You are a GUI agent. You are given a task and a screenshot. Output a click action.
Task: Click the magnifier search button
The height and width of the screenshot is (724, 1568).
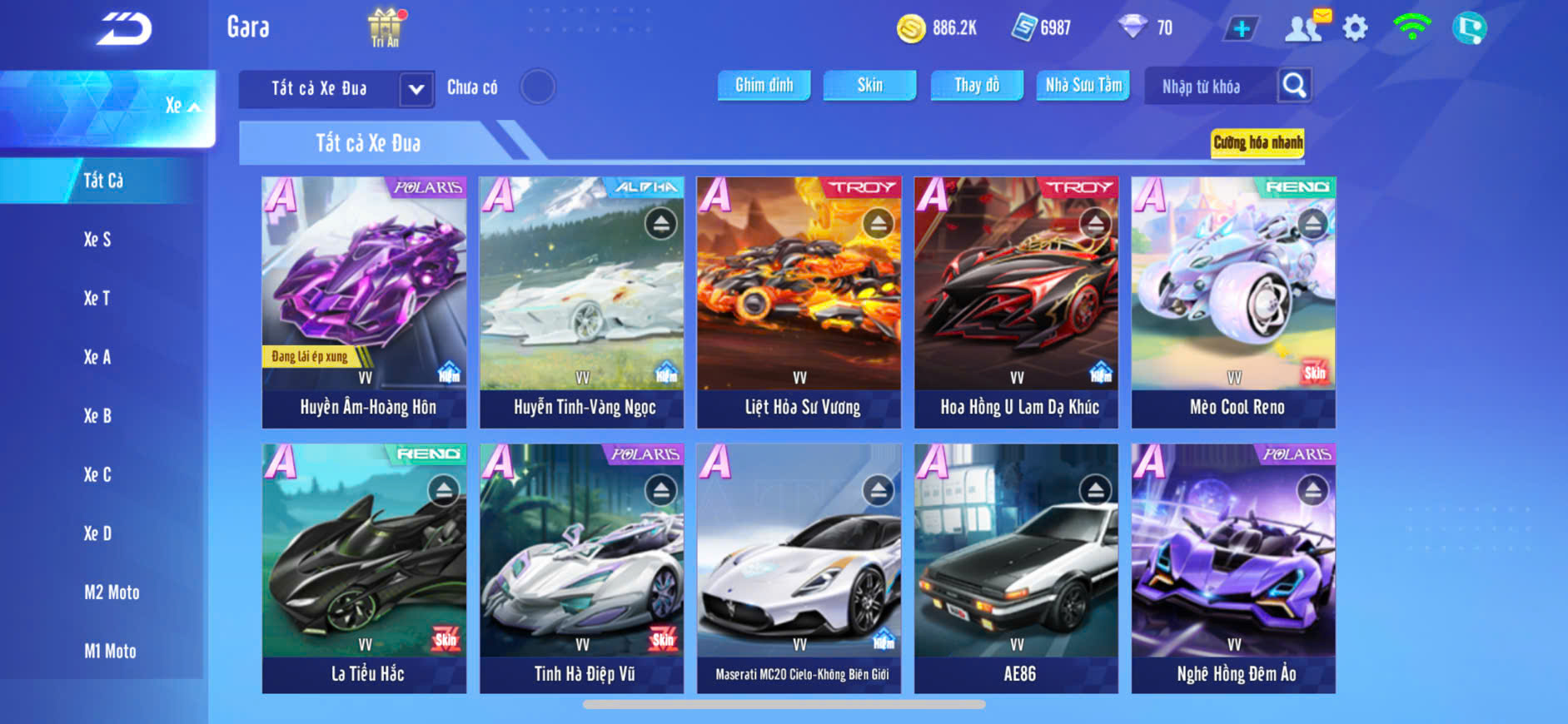(1294, 86)
